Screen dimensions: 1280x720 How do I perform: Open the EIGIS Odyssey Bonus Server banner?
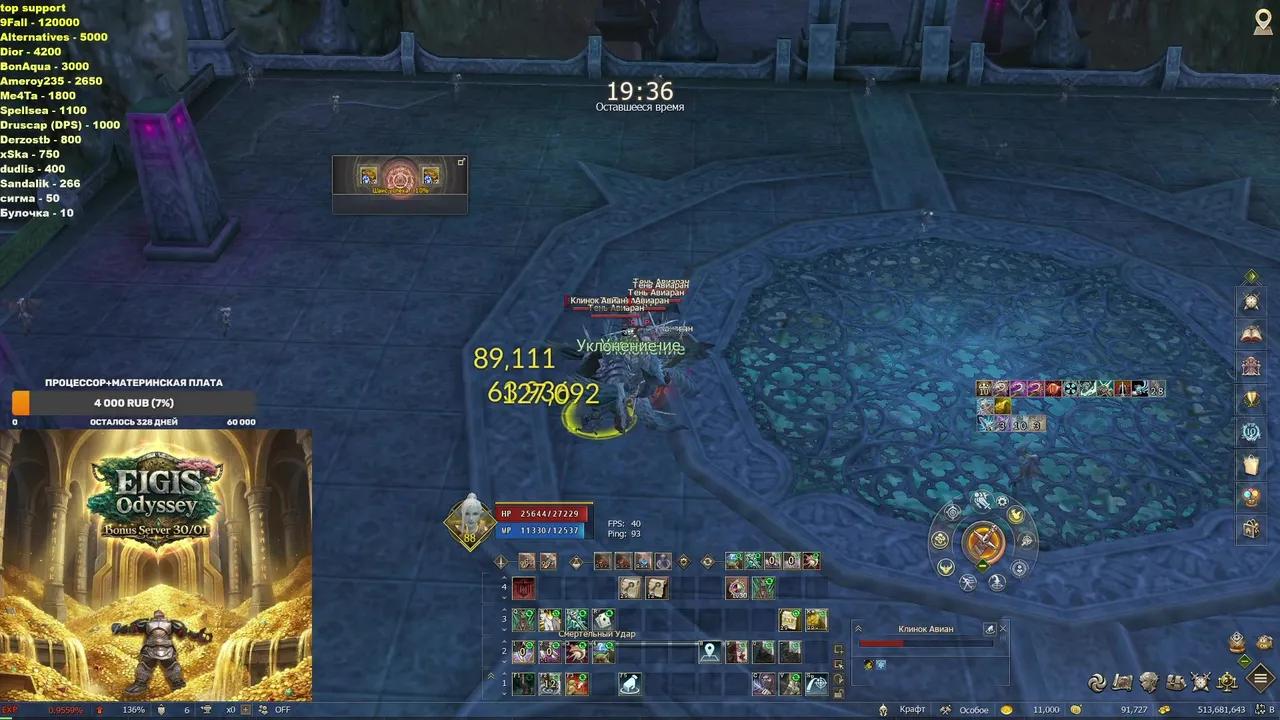(157, 565)
